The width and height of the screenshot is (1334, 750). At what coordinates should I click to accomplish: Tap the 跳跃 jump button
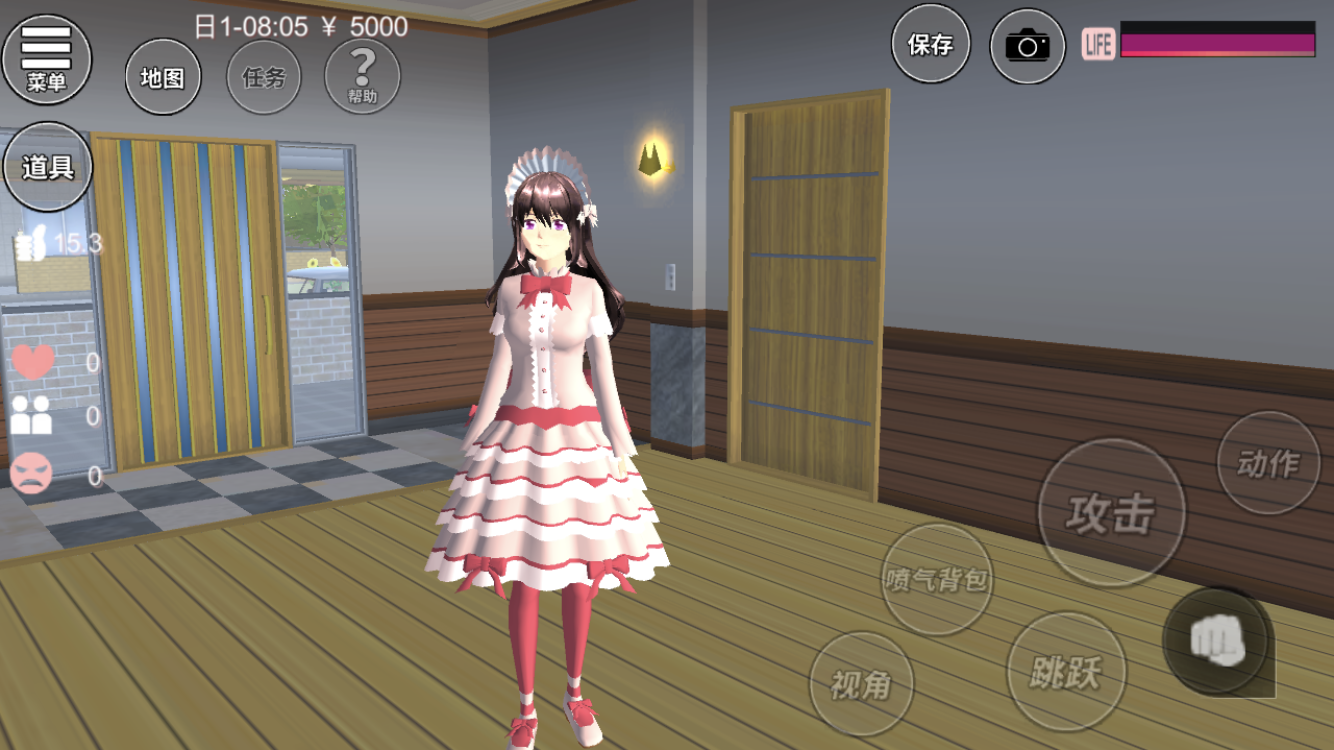(1066, 672)
